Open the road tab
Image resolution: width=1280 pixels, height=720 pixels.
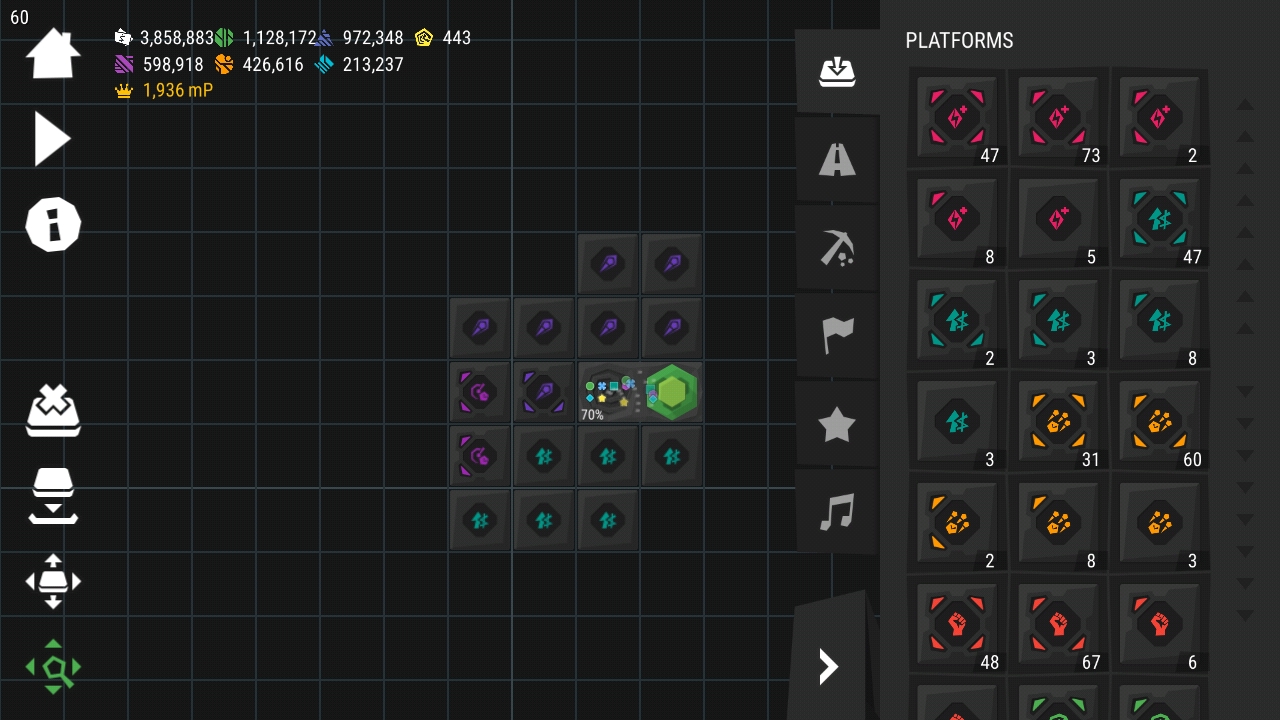837,159
